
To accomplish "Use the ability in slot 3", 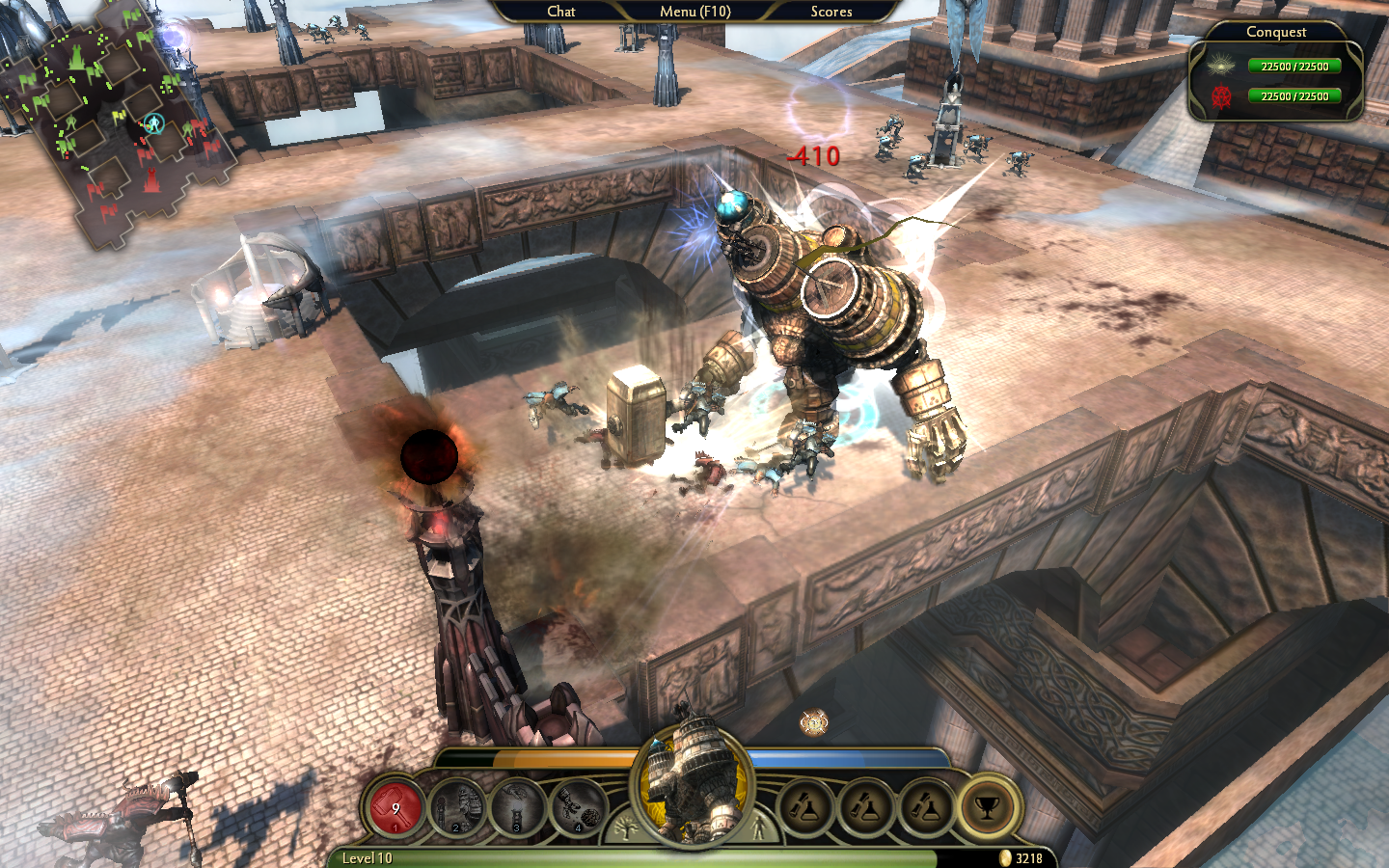I will [517, 808].
